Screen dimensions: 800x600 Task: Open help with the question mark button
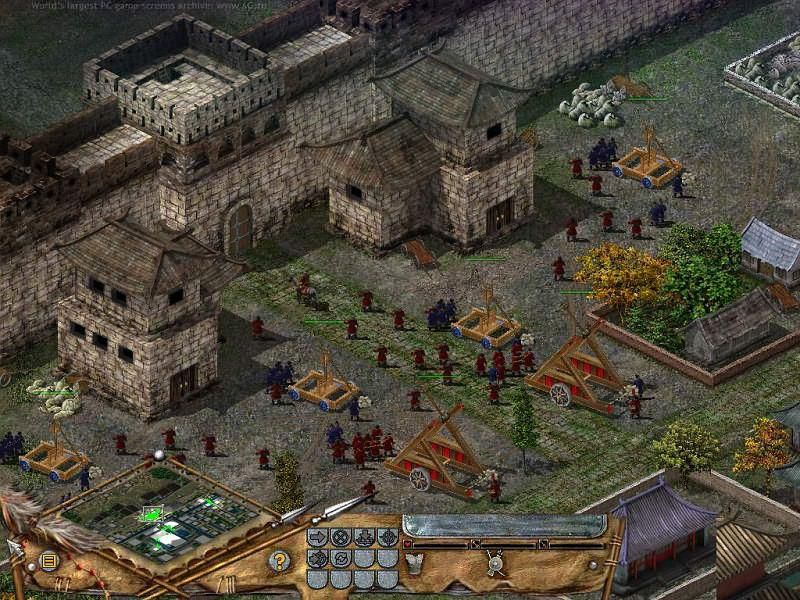(x=281, y=561)
